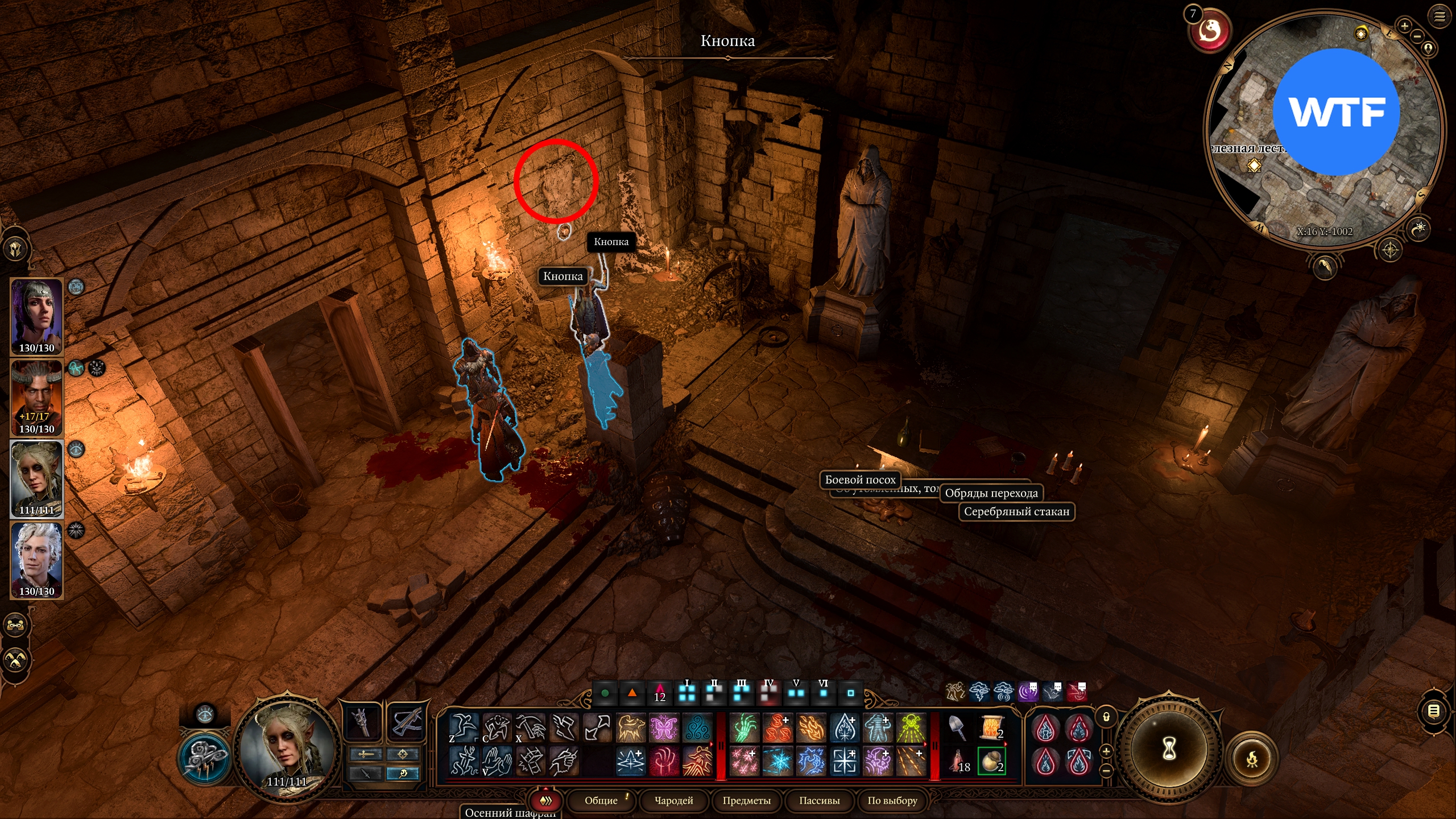
Task: End turn with the hourglass button
Action: click(x=1169, y=749)
